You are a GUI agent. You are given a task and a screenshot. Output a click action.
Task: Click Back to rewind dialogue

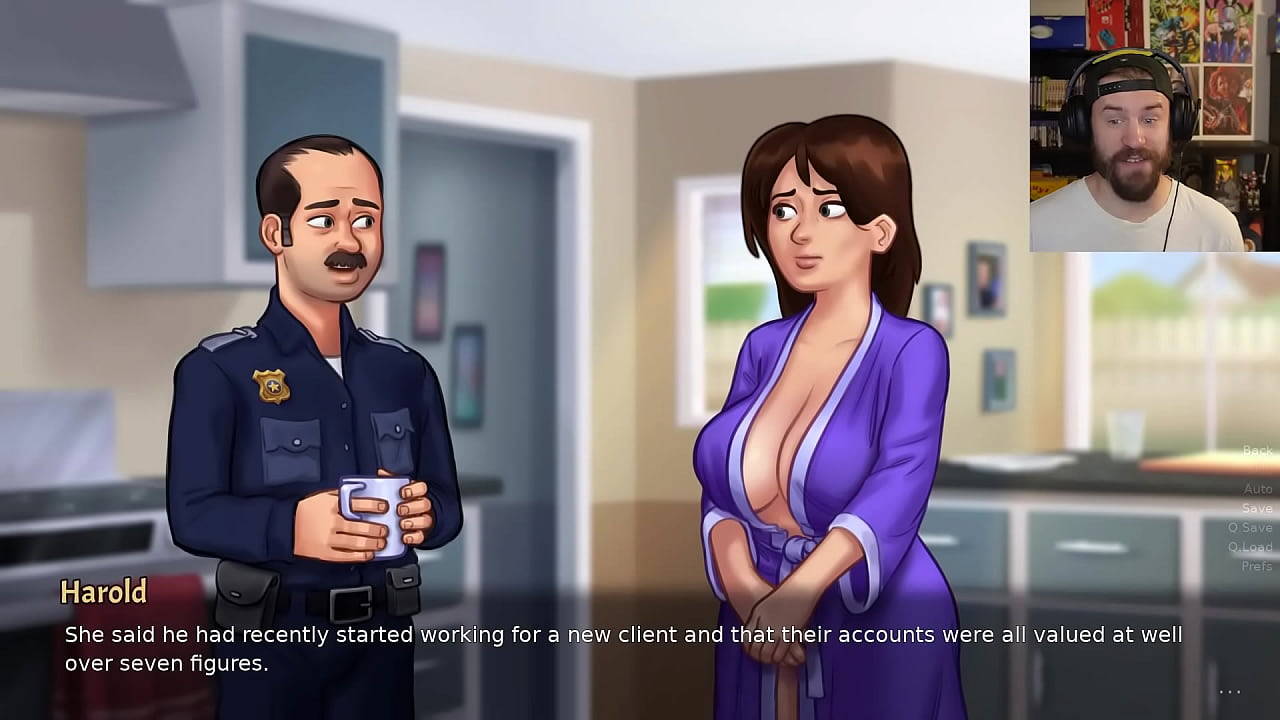(x=1256, y=450)
